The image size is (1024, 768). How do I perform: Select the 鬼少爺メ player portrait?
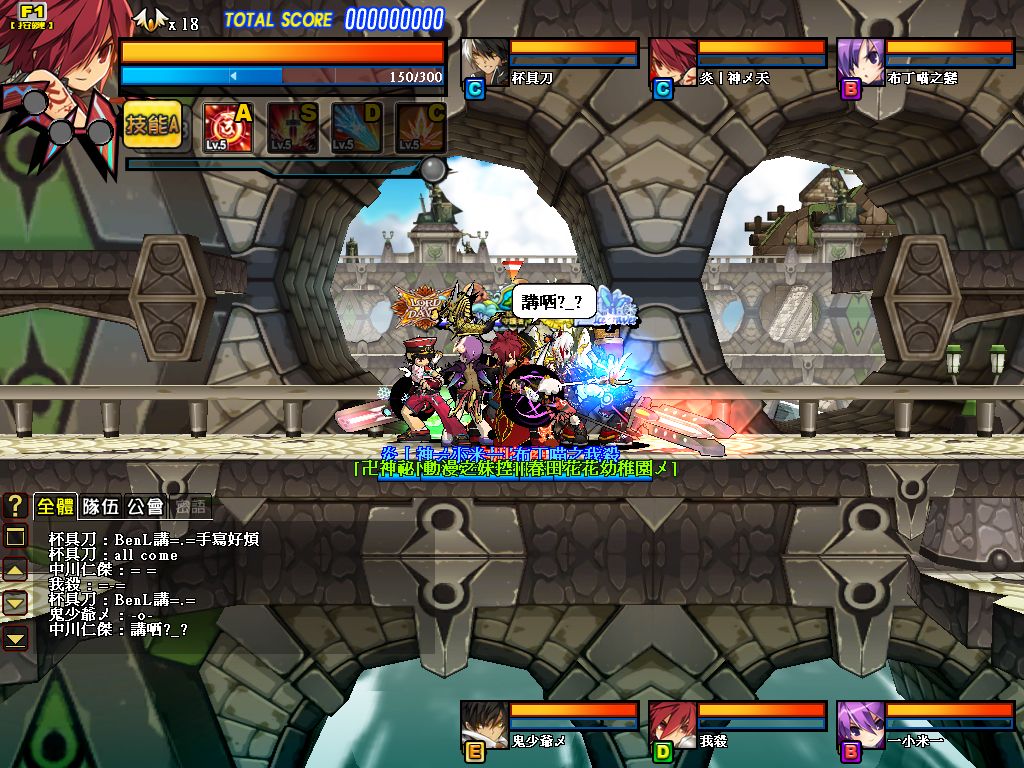pyautogui.click(x=484, y=725)
